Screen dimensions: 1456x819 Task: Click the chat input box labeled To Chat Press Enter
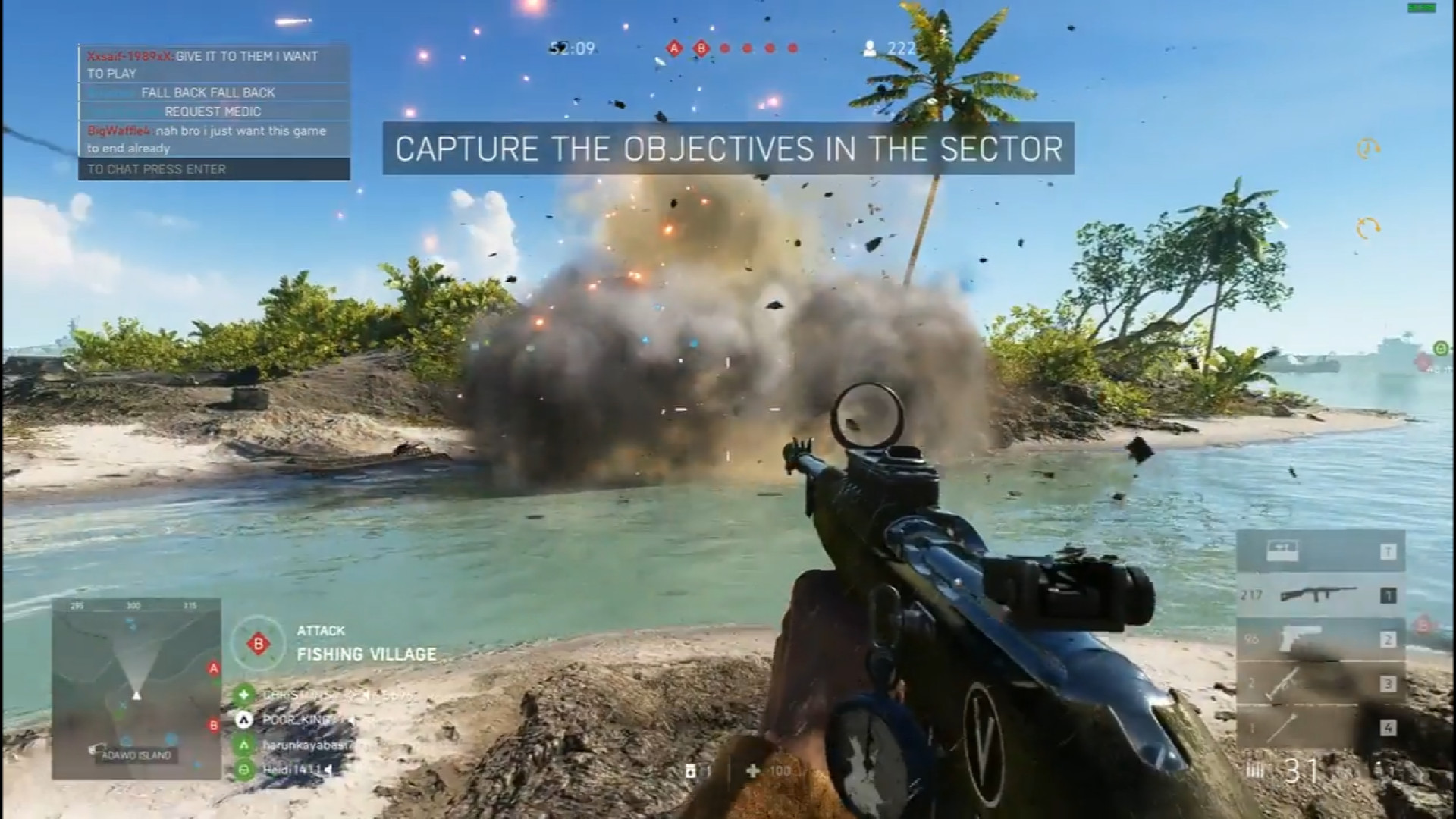(x=214, y=169)
